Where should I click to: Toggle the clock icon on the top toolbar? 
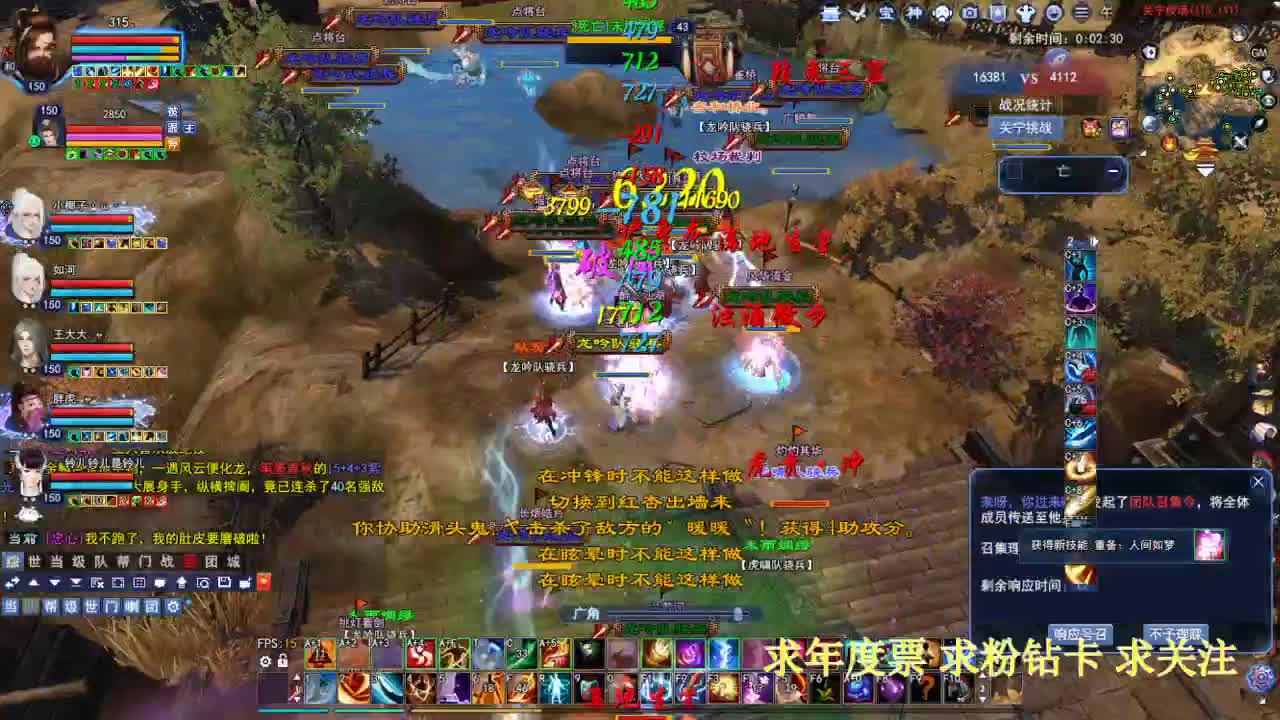pos(1056,13)
